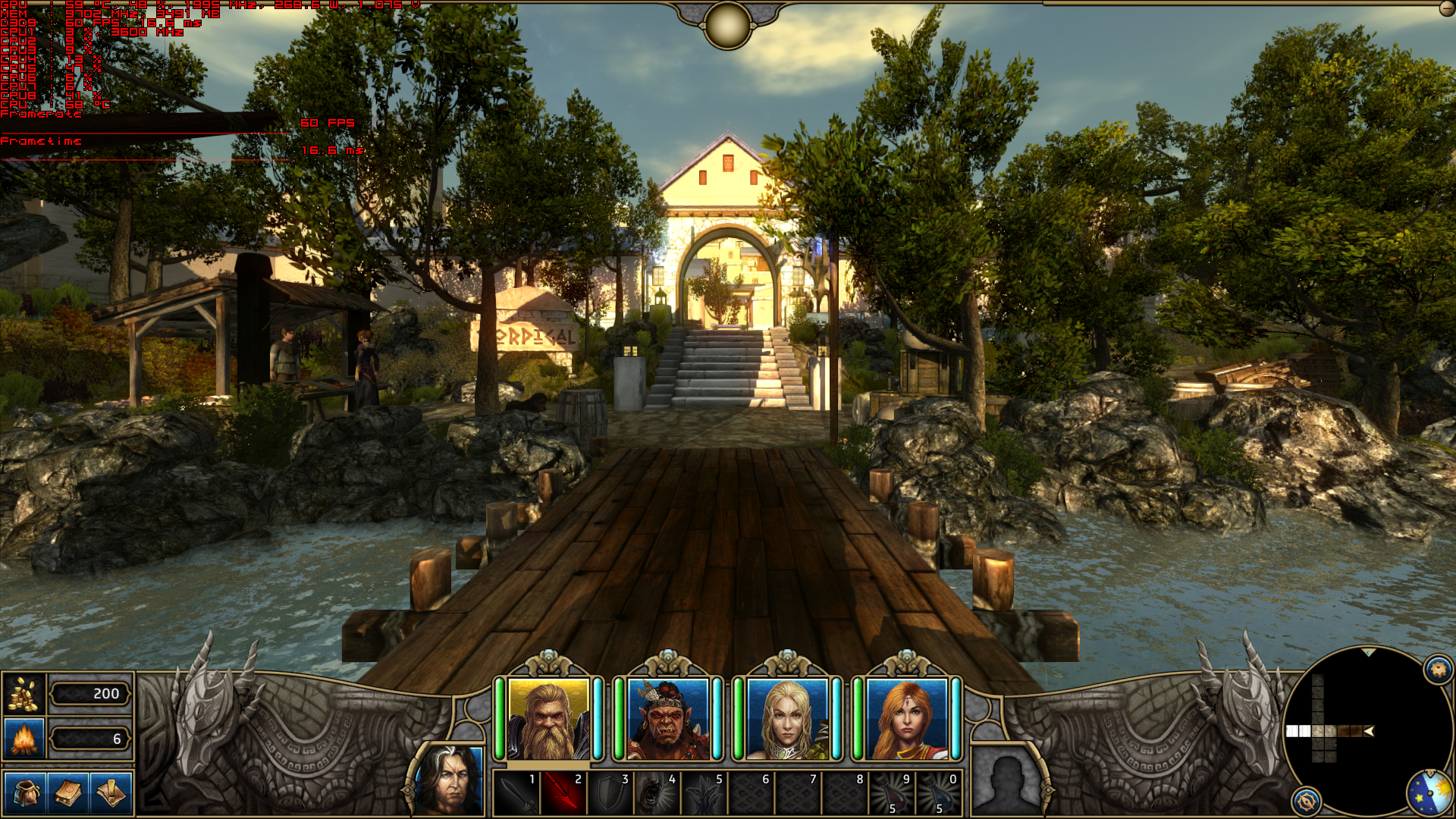Open the spellbook

coord(68,794)
